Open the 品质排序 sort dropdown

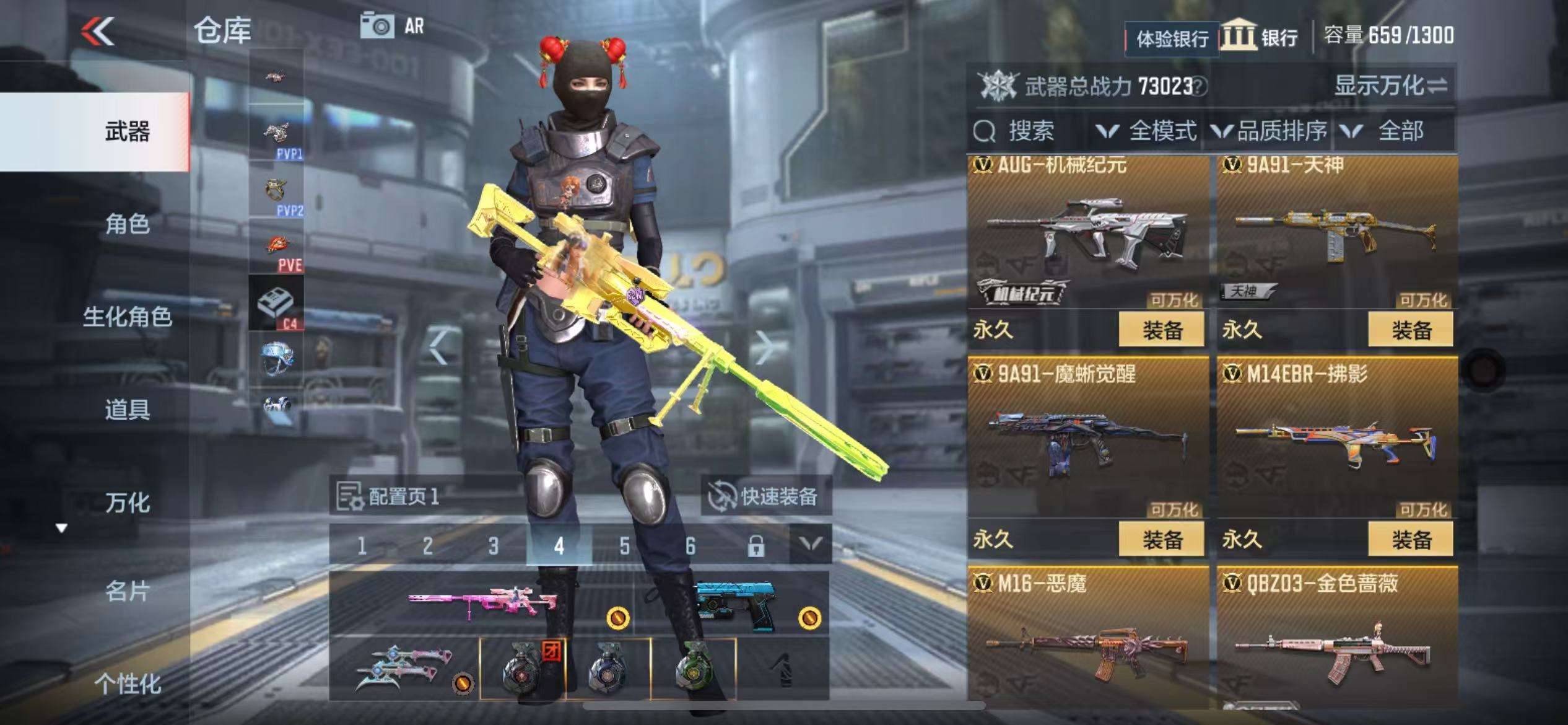click(x=1270, y=131)
